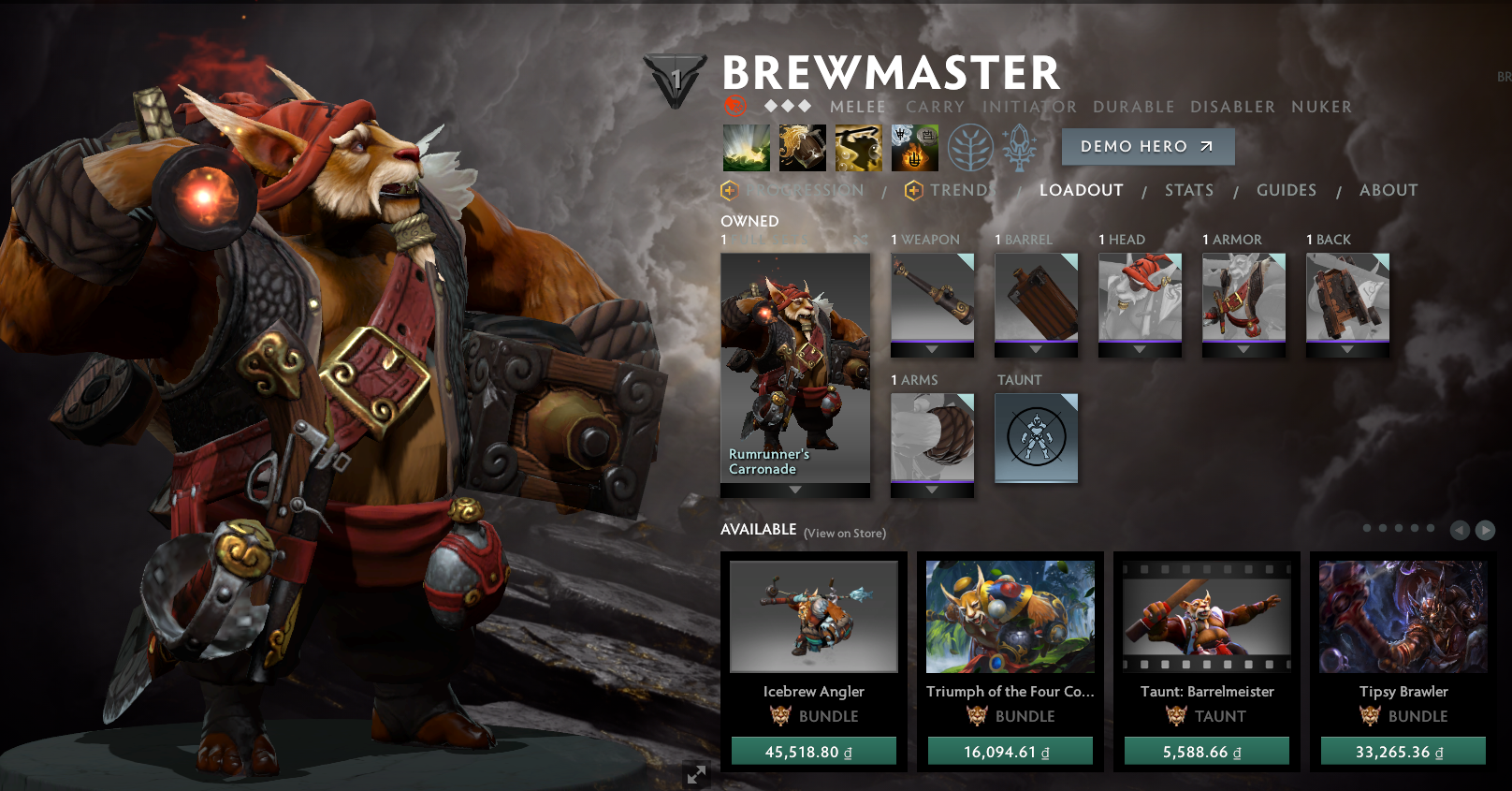View the Aghanim's Scepter upgrades icon
Image resolution: width=1512 pixels, height=791 pixels.
point(1022,148)
